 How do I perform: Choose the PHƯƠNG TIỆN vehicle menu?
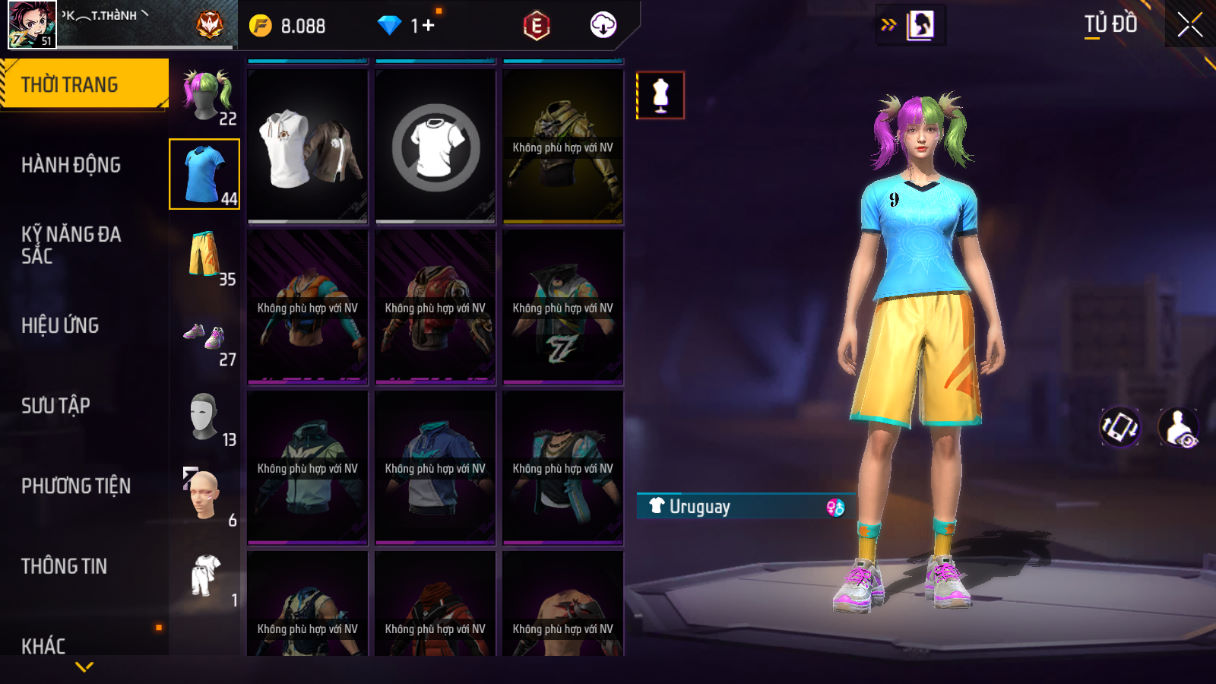(76, 486)
